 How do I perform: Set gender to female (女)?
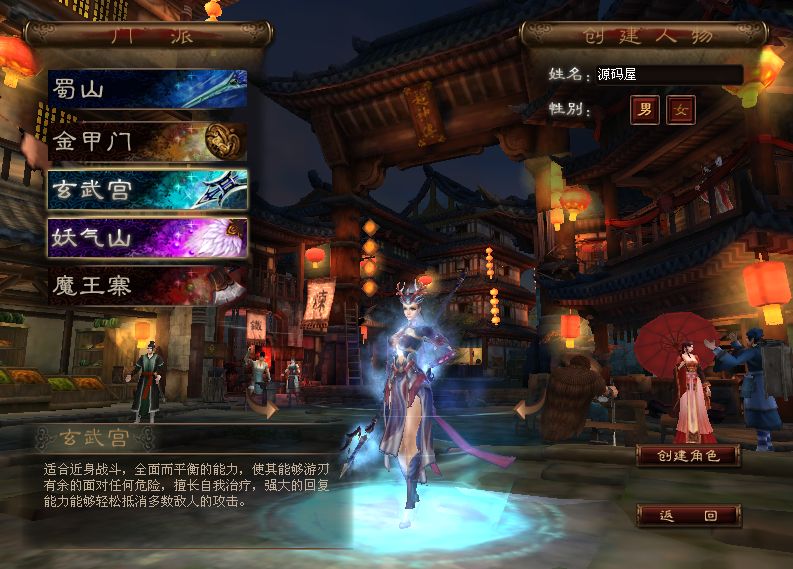point(681,109)
